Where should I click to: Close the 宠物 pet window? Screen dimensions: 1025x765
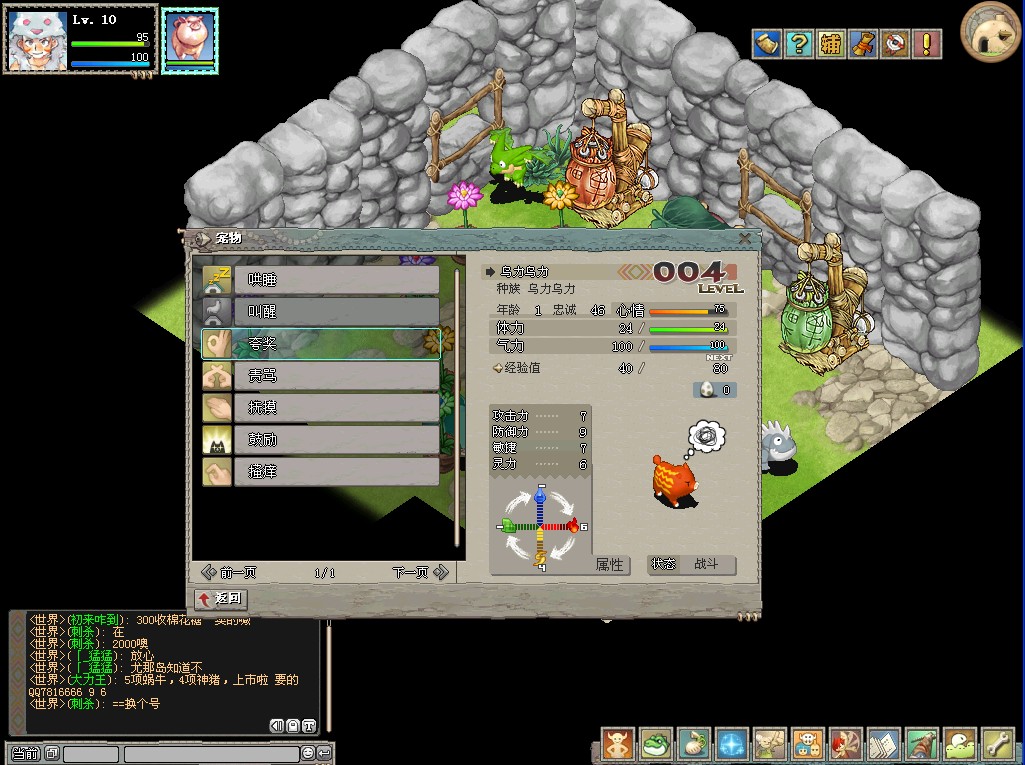click(744, 238)
